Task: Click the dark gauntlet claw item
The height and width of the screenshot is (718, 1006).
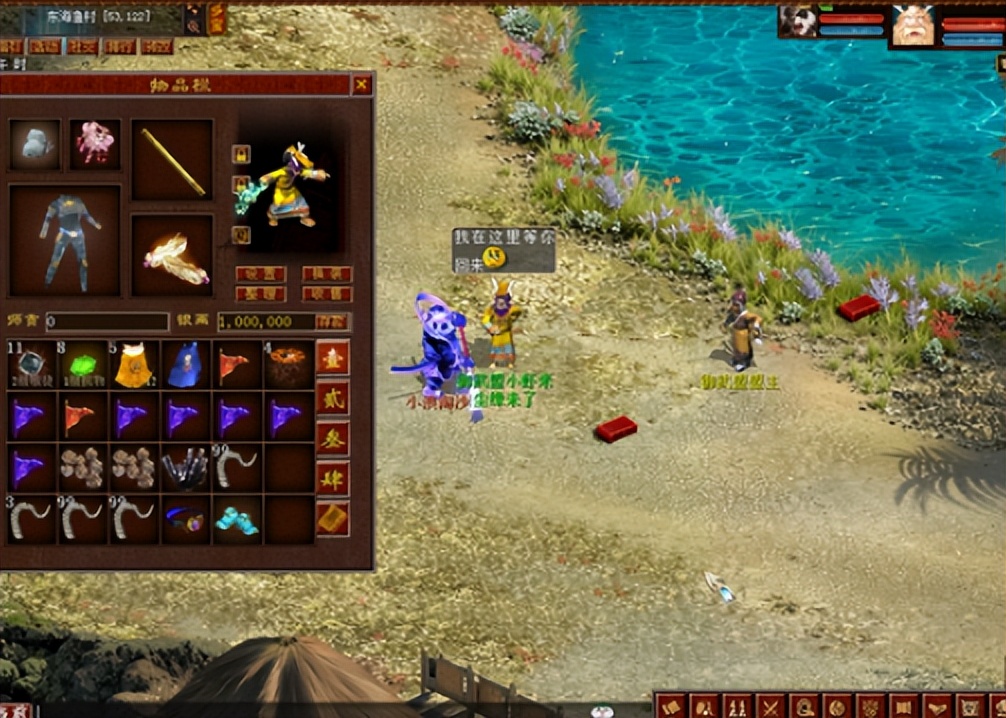Action: click(185, 468)
